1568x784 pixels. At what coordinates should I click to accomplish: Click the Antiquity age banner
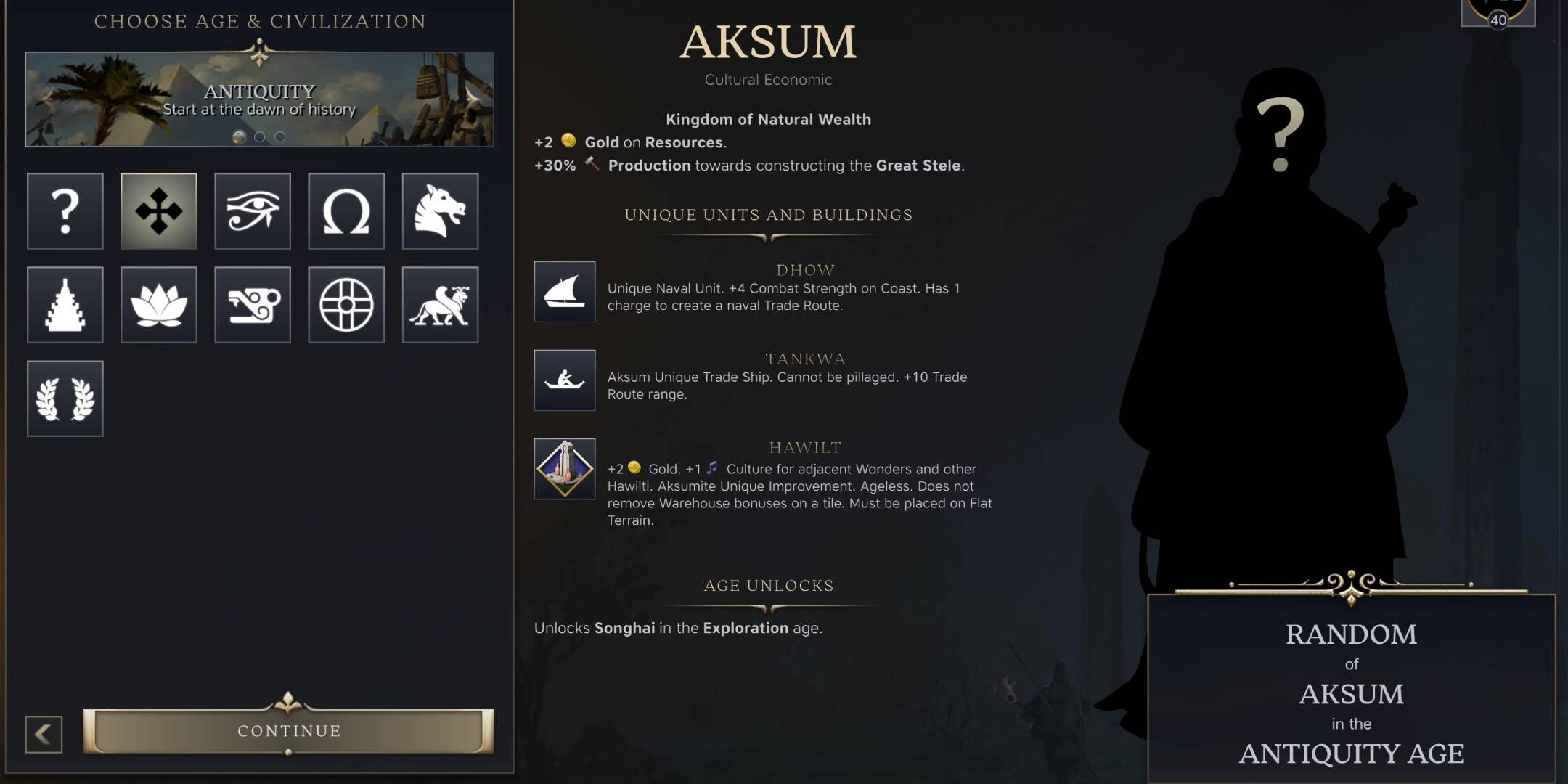pyautogui.click(x=259, y=98)
